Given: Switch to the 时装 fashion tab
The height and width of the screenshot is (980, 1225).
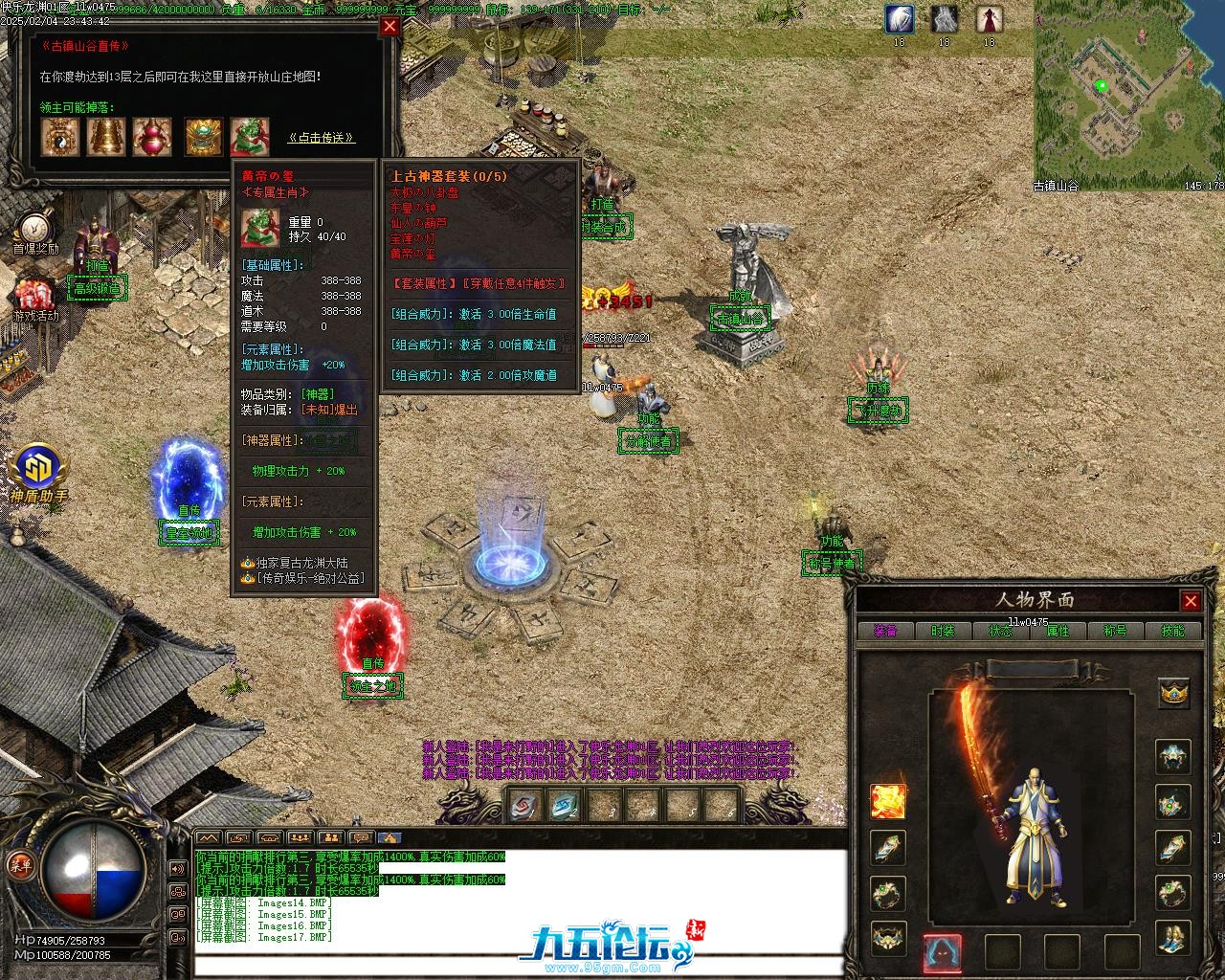Looking at the screenshot, I should [x=943, y=631].
